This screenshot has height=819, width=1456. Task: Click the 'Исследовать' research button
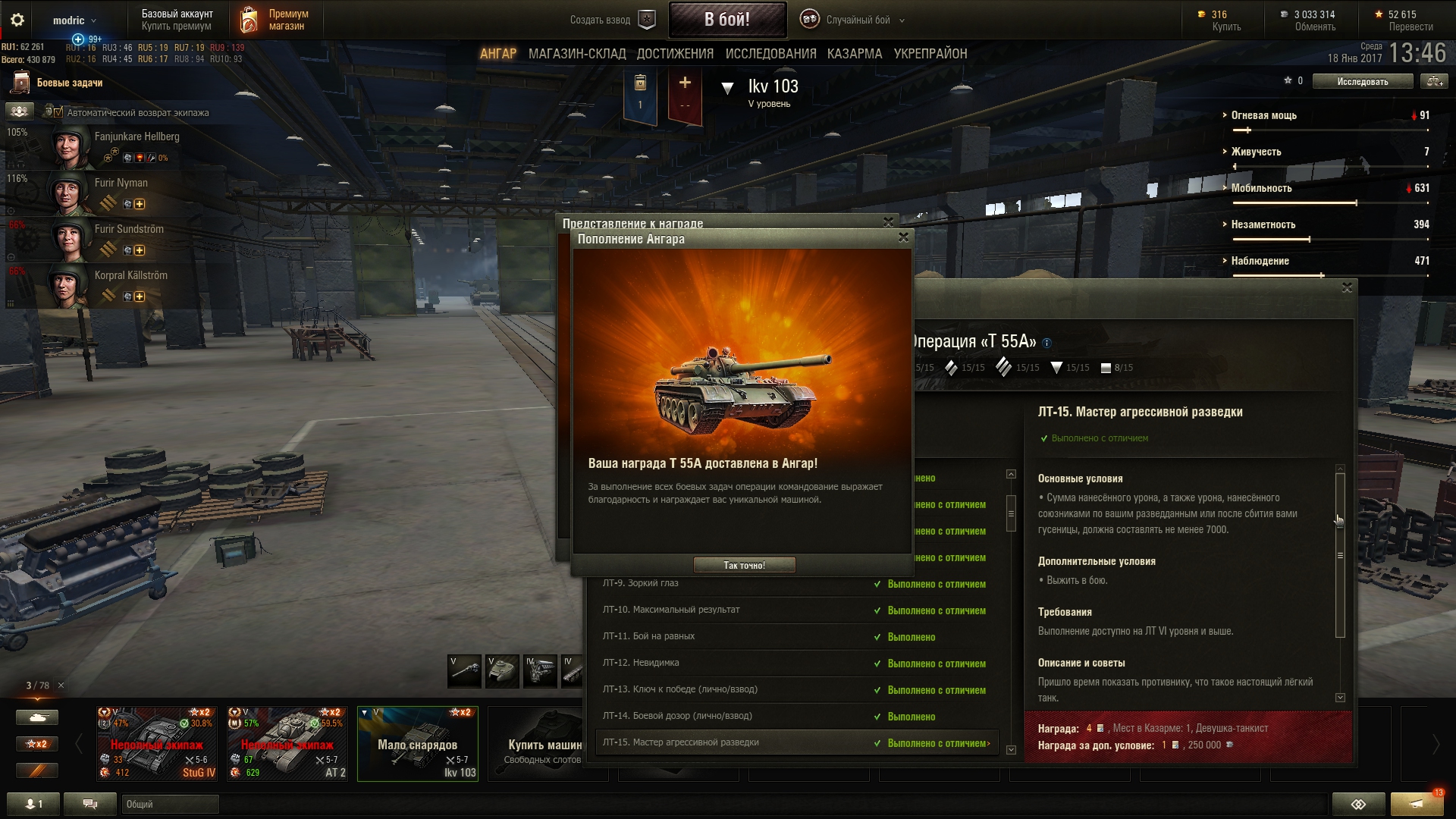(1362, 81)
